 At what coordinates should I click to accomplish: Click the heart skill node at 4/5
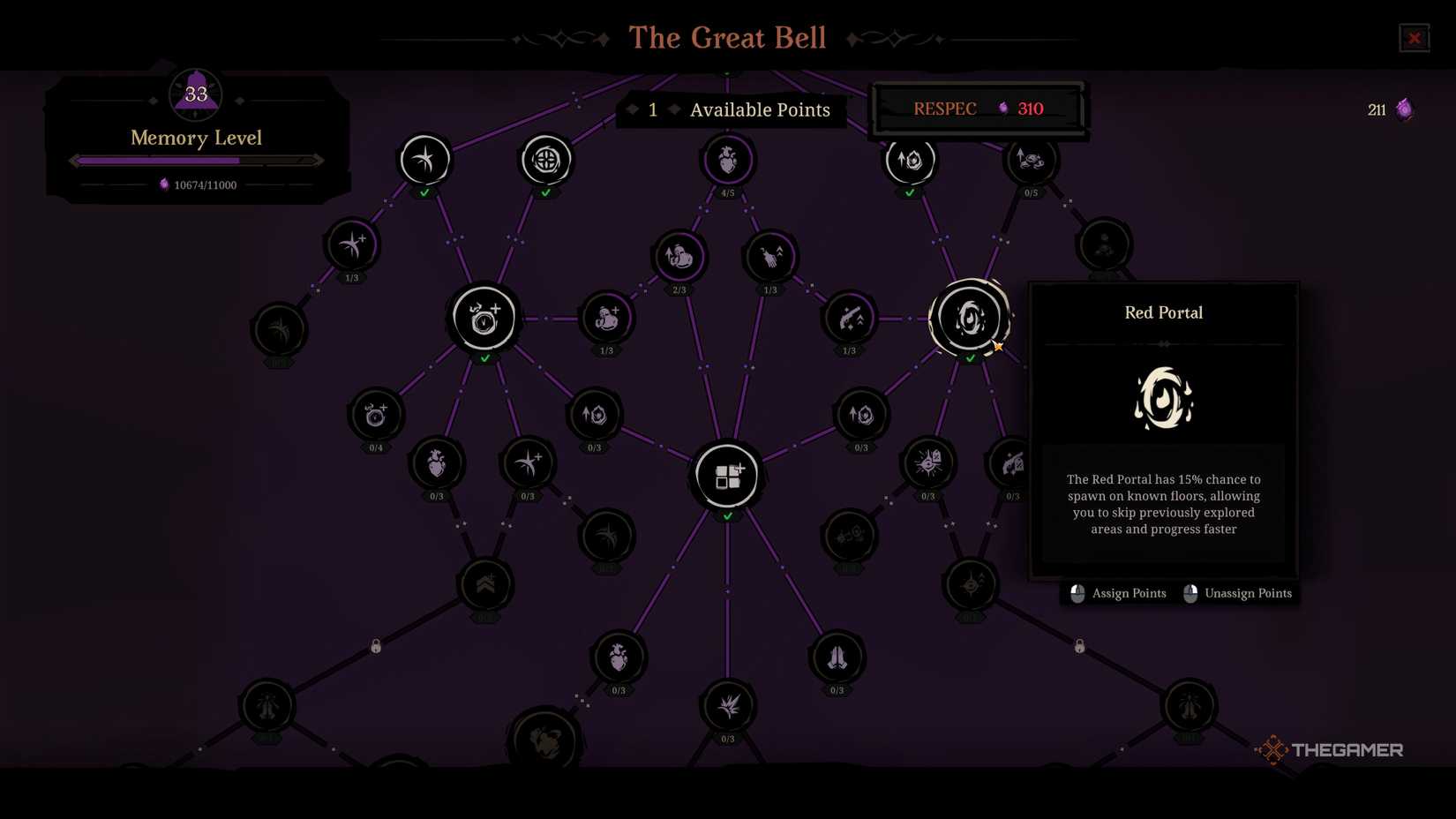click(727, 159)
